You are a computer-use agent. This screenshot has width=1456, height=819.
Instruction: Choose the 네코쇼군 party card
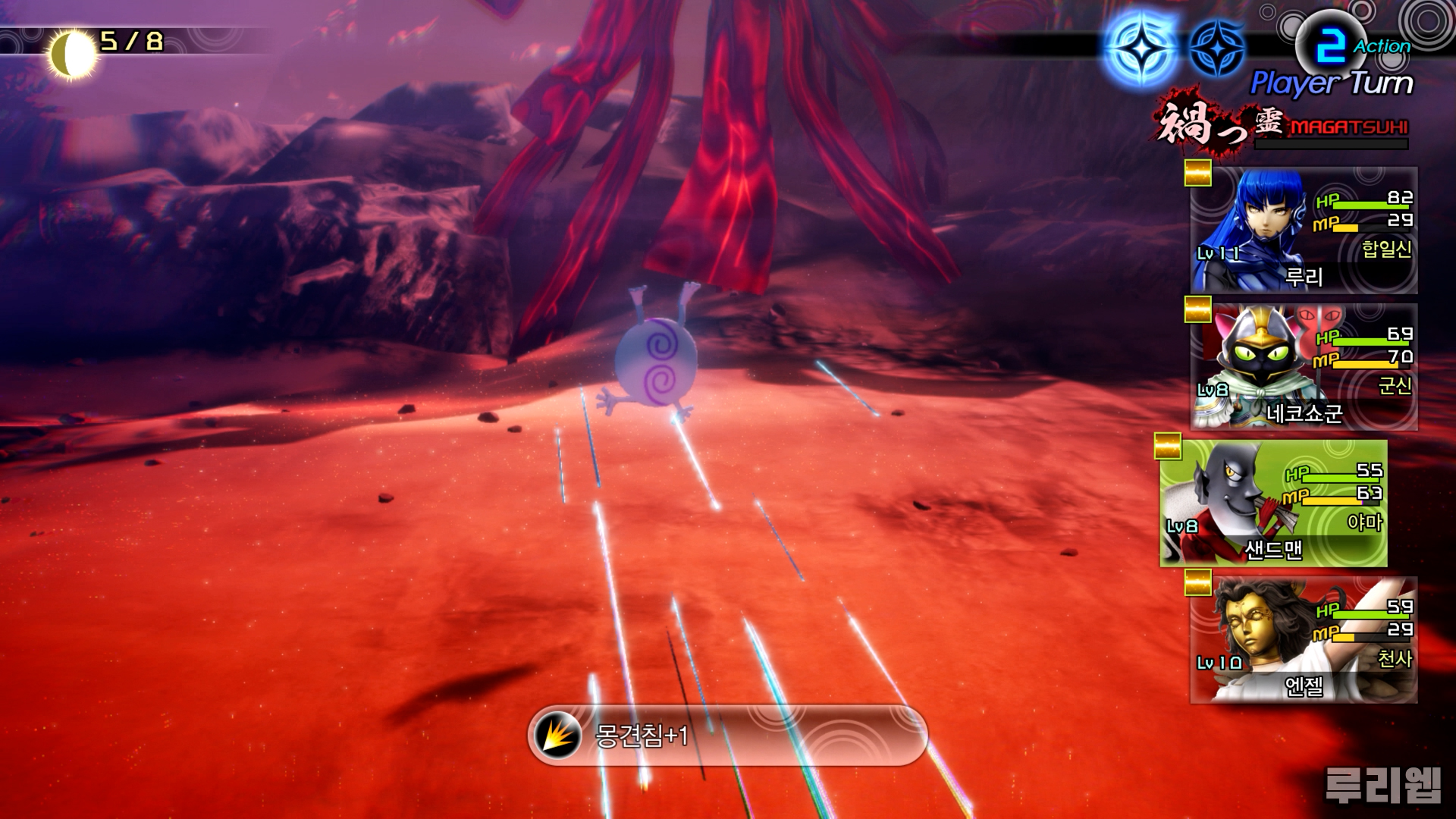point(1303,367)
